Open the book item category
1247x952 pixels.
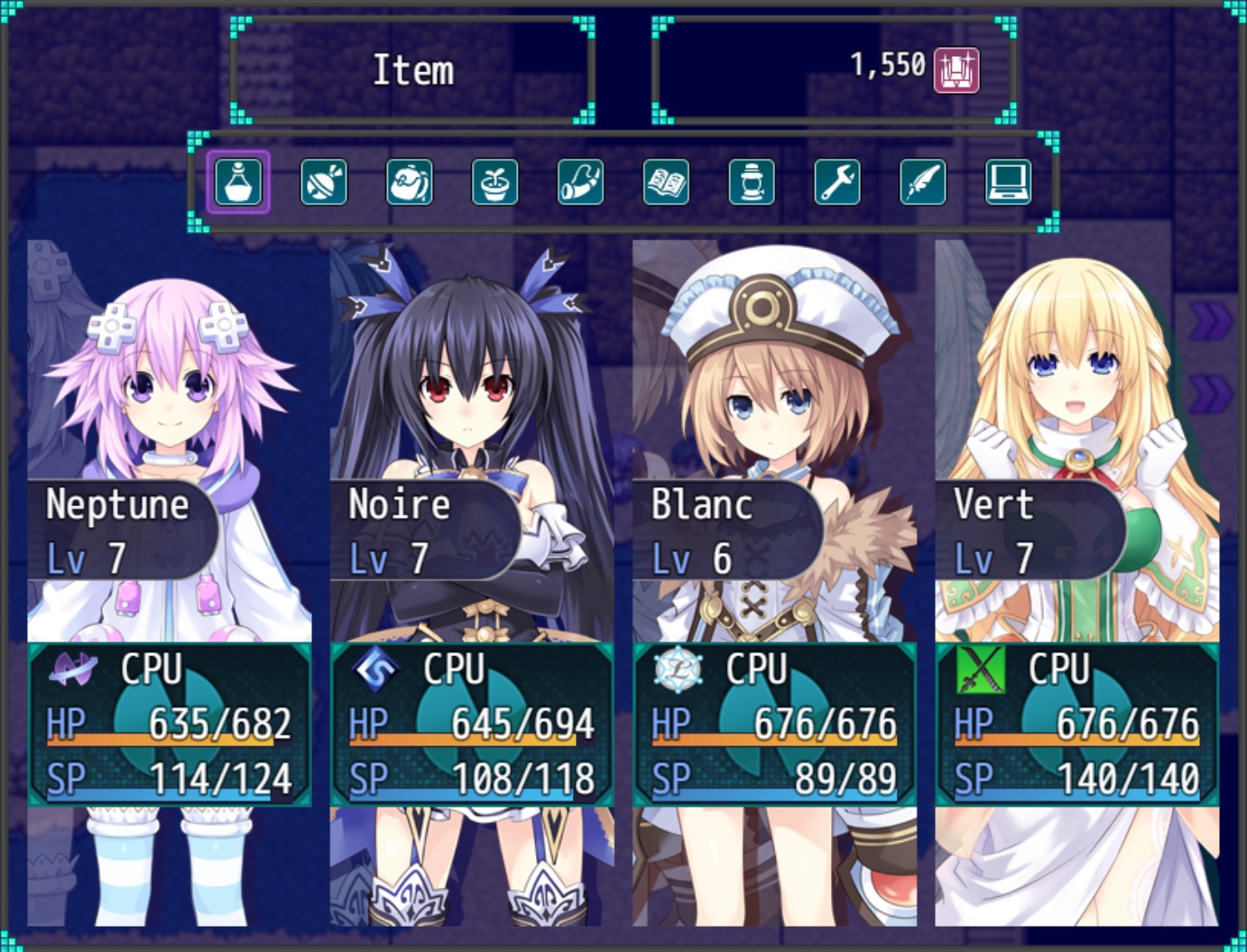(666, 182)
